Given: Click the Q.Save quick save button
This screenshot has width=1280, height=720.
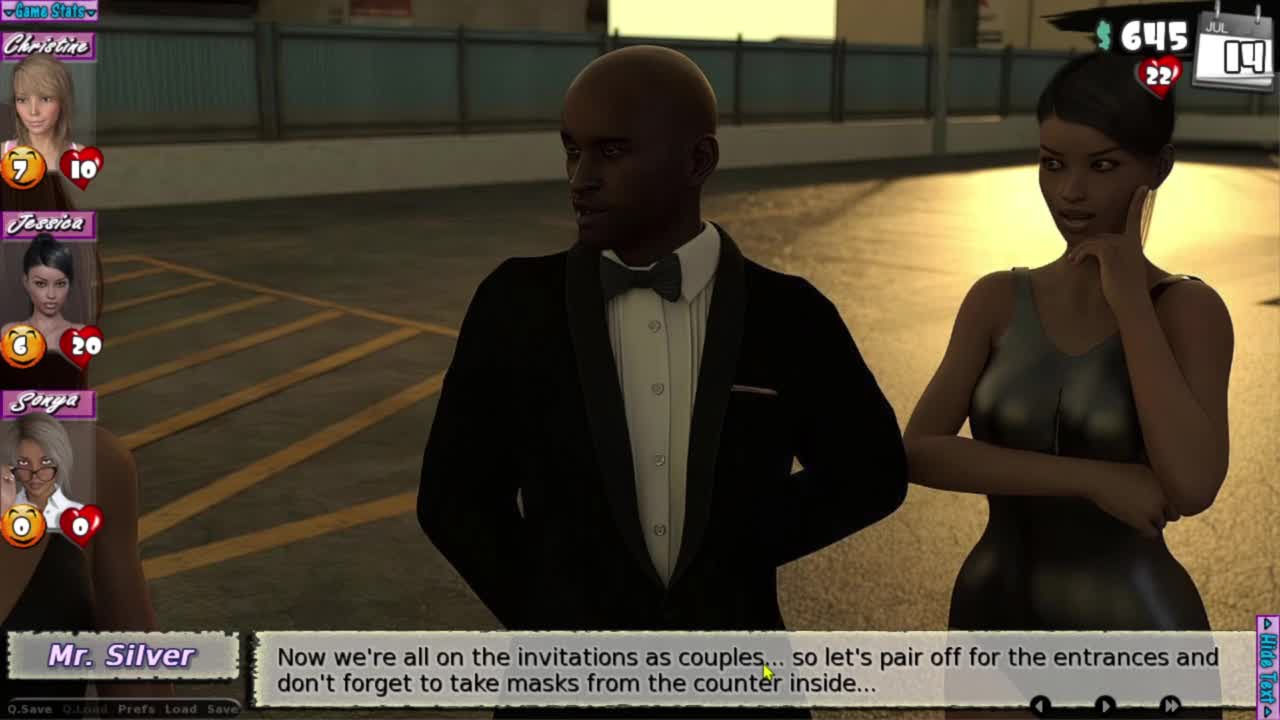Looking at the screenshot, I should pyautogui.click(x=30, y=709).
